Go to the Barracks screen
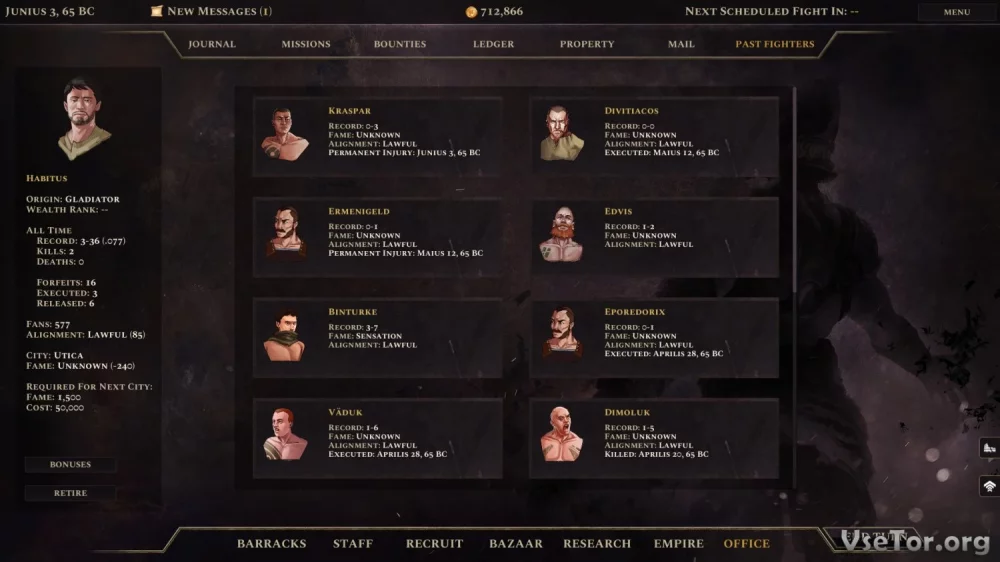The width and height of the screenshot is (1000, 562). point(271,544)
